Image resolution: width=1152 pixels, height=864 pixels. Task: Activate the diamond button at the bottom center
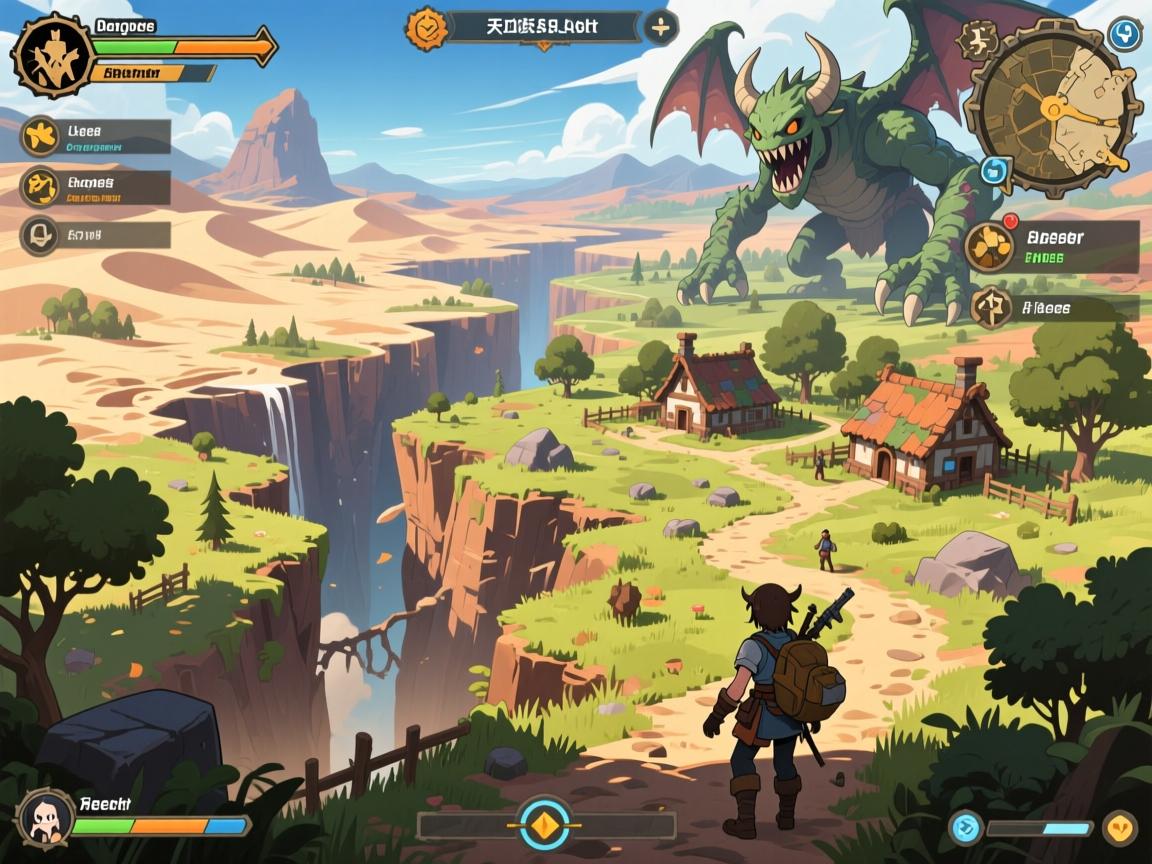coord(545,825)
